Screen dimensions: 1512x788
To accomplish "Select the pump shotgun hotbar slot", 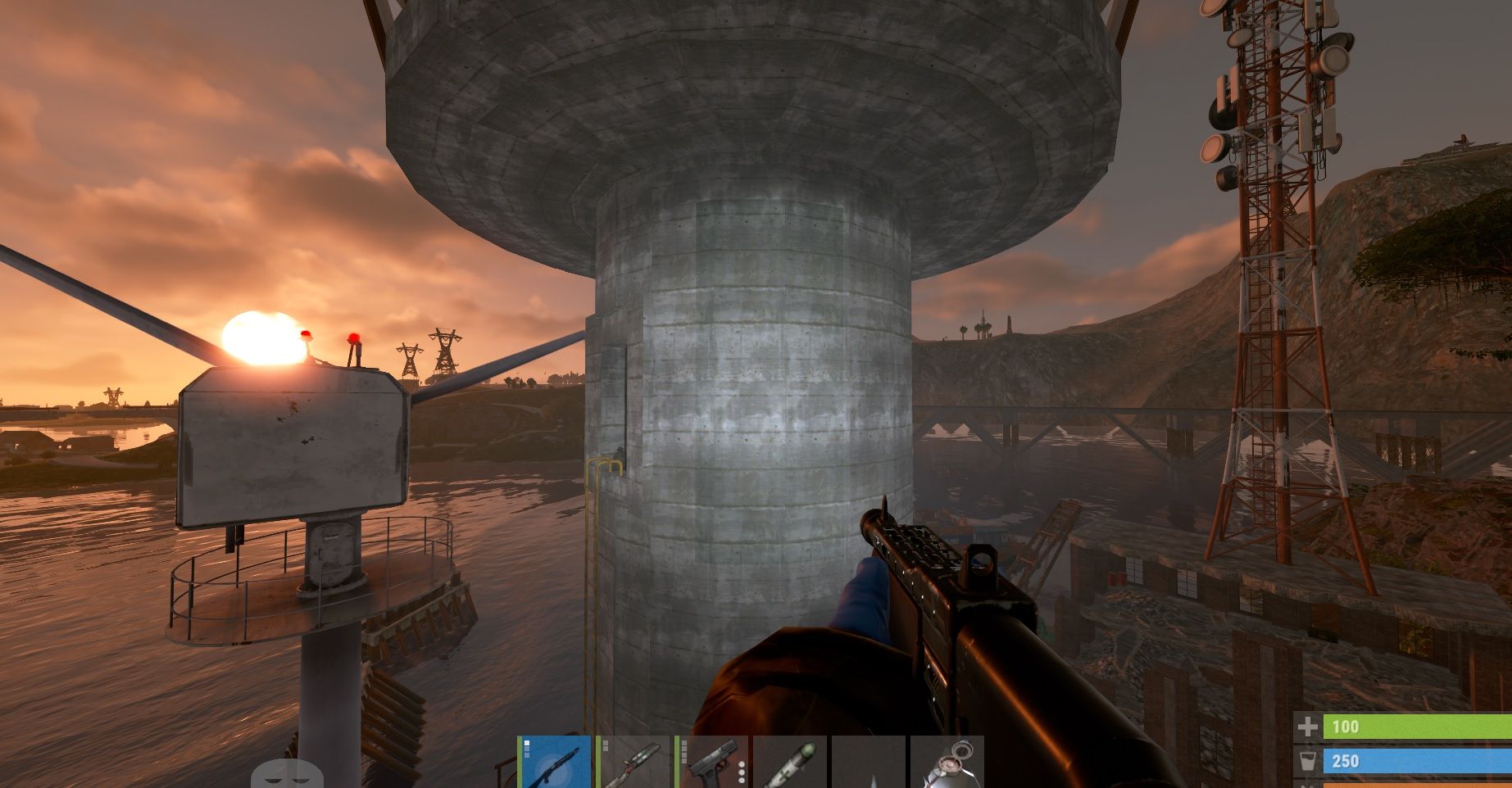I will [556, 763].
